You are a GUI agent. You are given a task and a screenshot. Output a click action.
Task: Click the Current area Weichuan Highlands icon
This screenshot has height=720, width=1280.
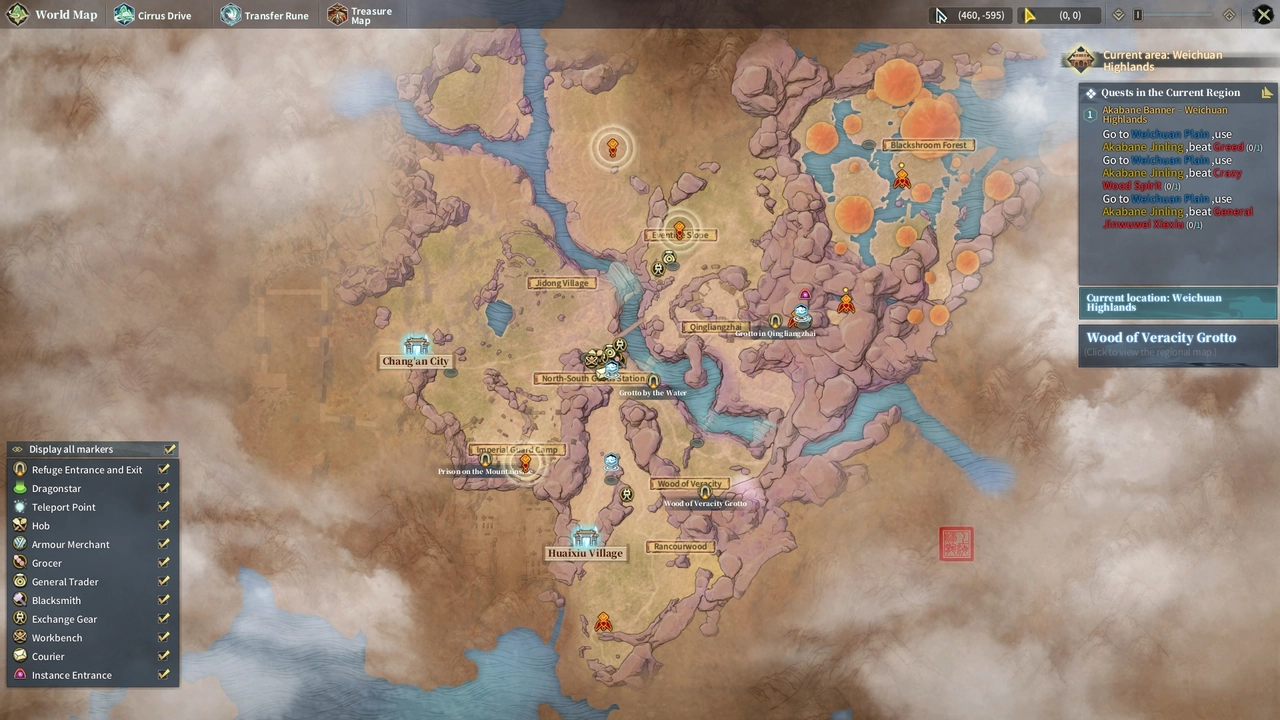(1080, 59)
